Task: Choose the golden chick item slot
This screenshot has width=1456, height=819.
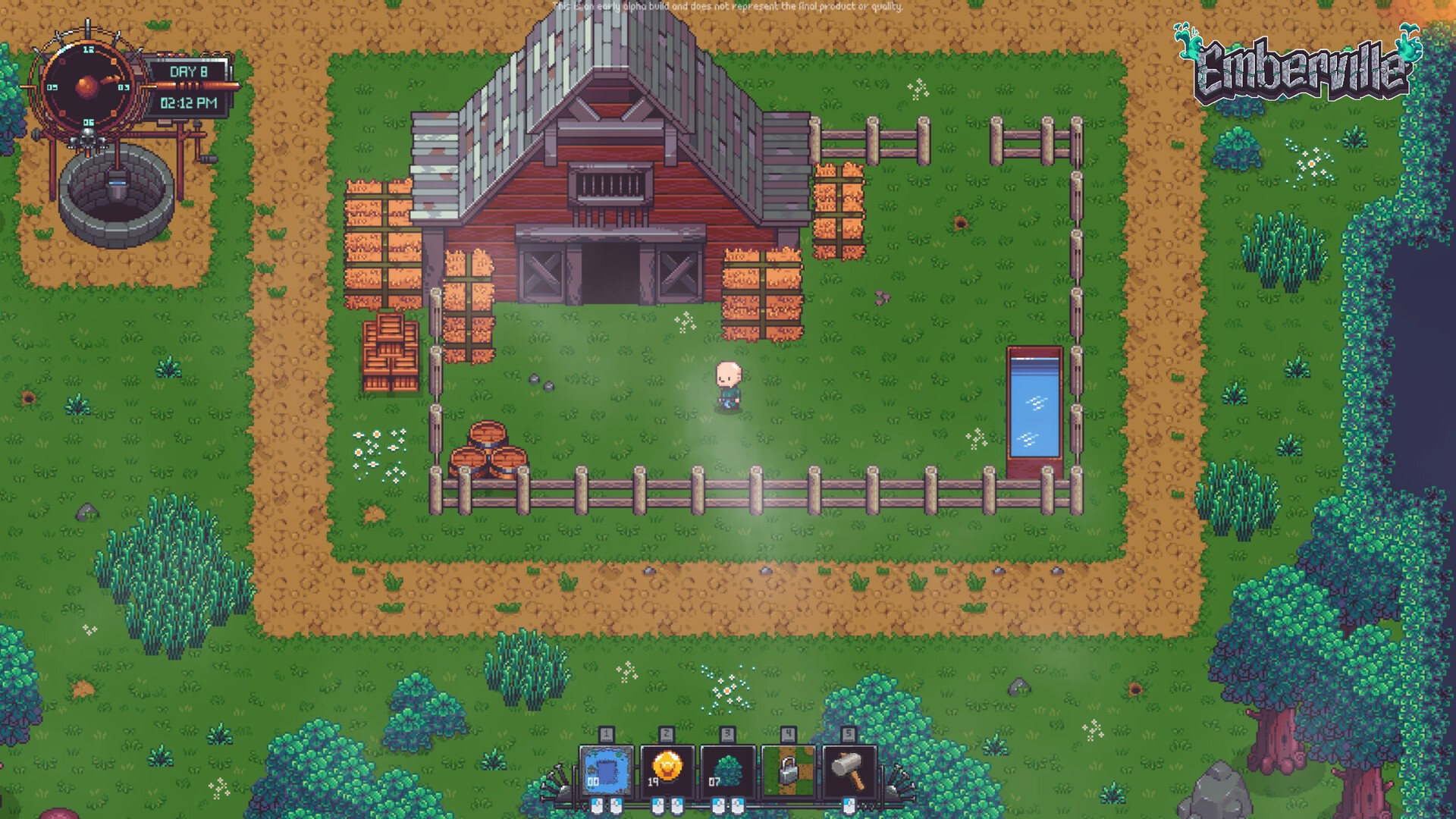Action: coord(667,771)
